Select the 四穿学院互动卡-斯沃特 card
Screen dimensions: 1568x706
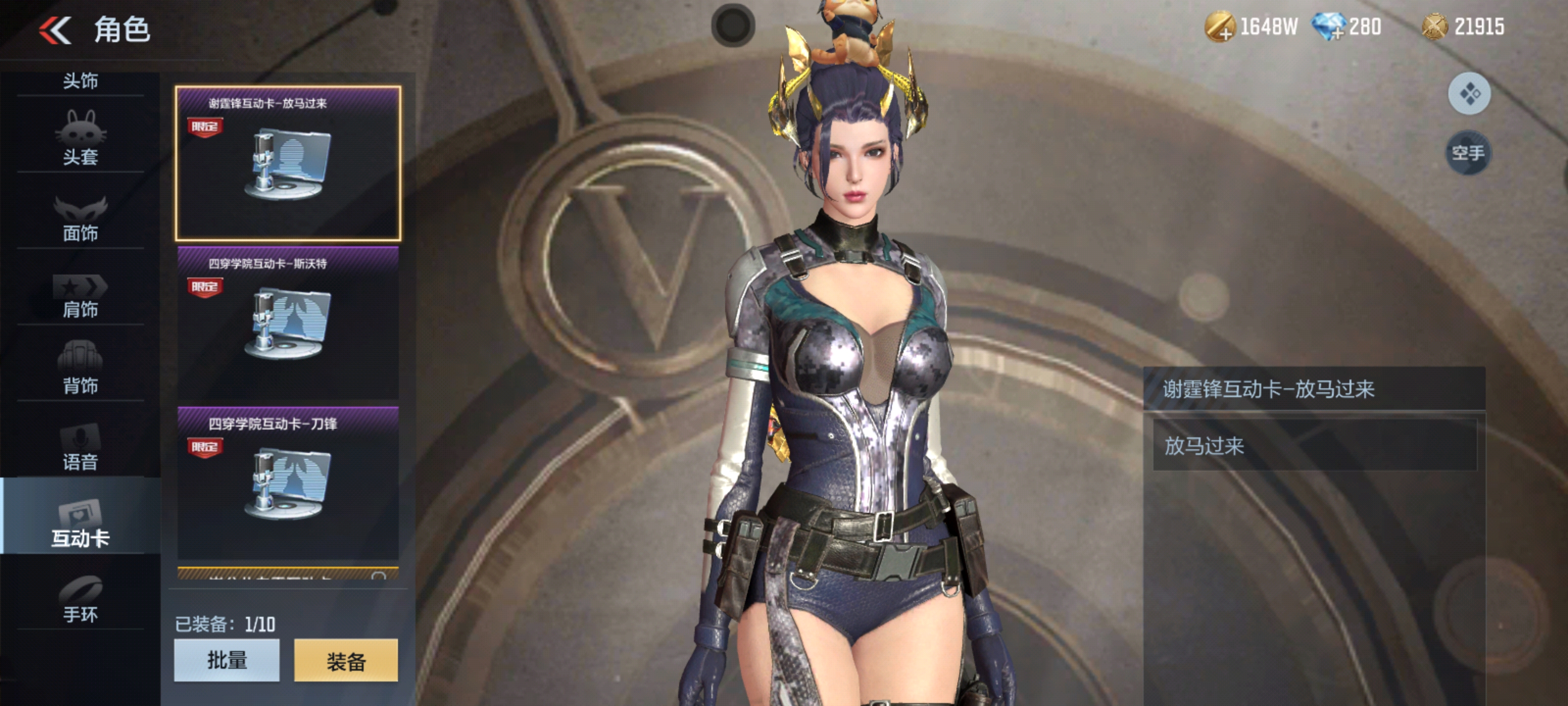pyautogui.click(x=288, y=323)
